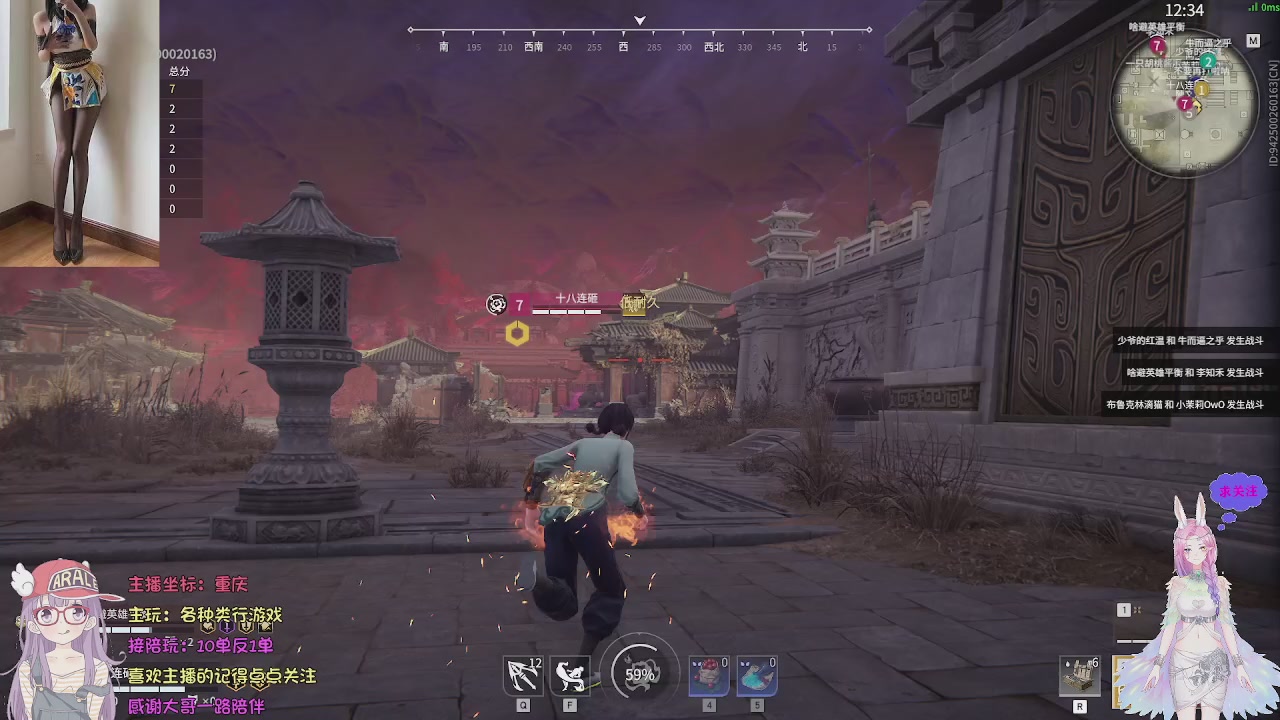Open the 求关注 speech bubble near the avatar
This screenshot has height=720, width=1280.
pos(1238,491)
